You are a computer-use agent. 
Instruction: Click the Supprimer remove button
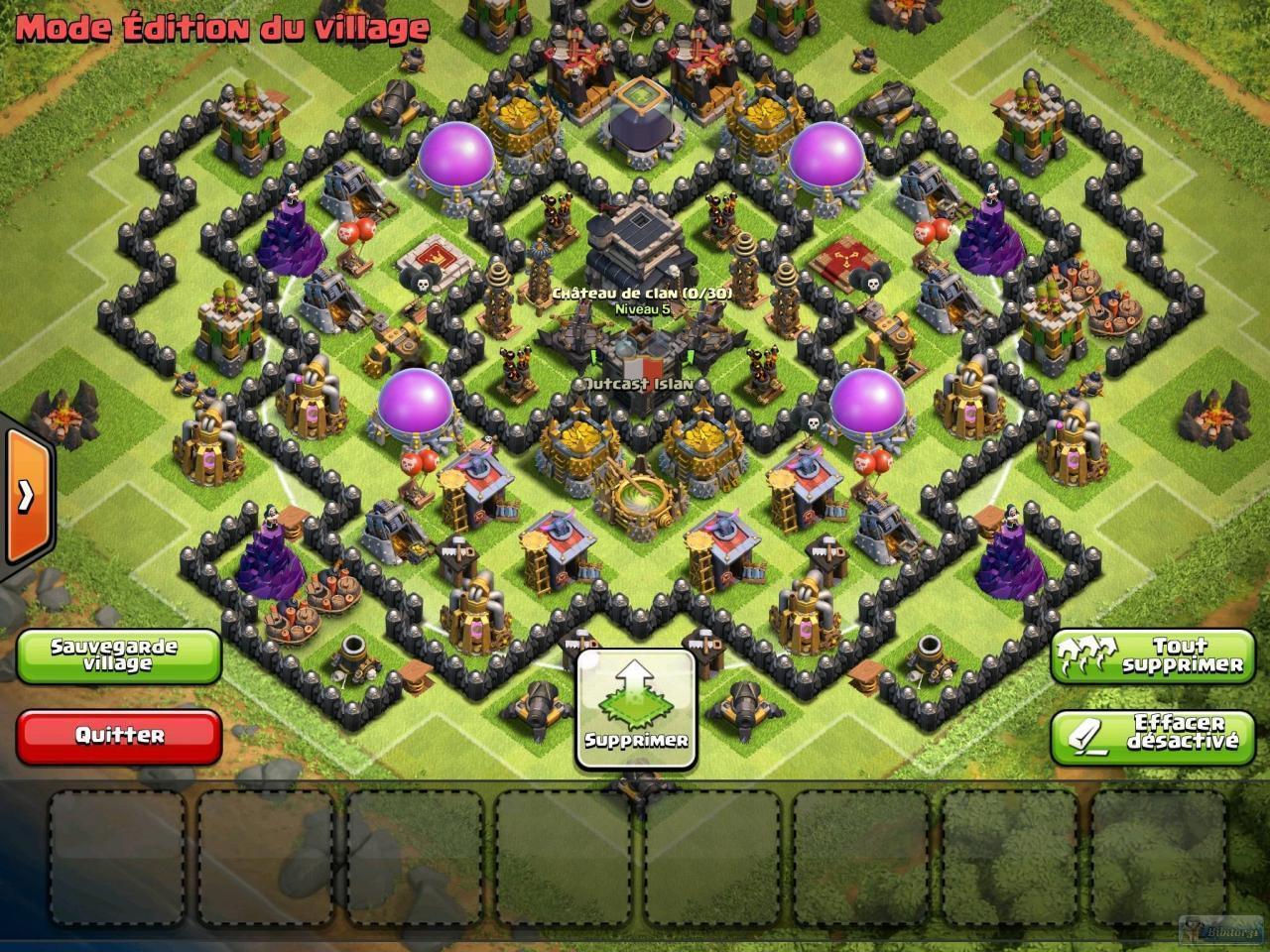[x=636, y=709]
